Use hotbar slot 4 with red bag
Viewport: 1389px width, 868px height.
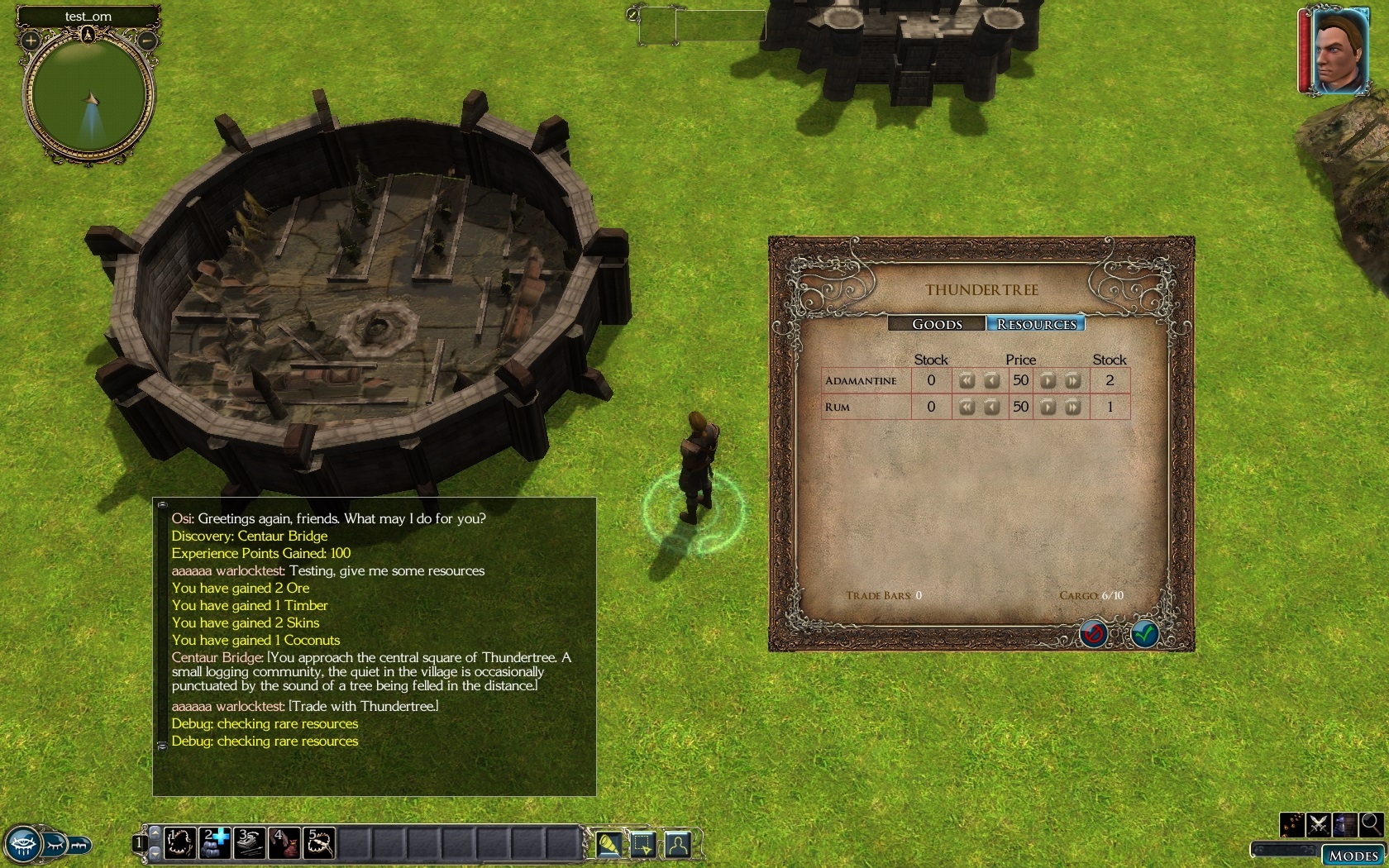284,843
